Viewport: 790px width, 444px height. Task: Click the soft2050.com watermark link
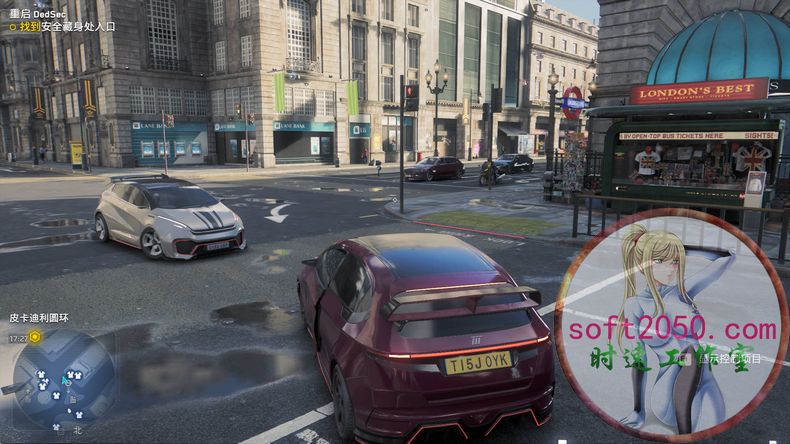[672, 328]
